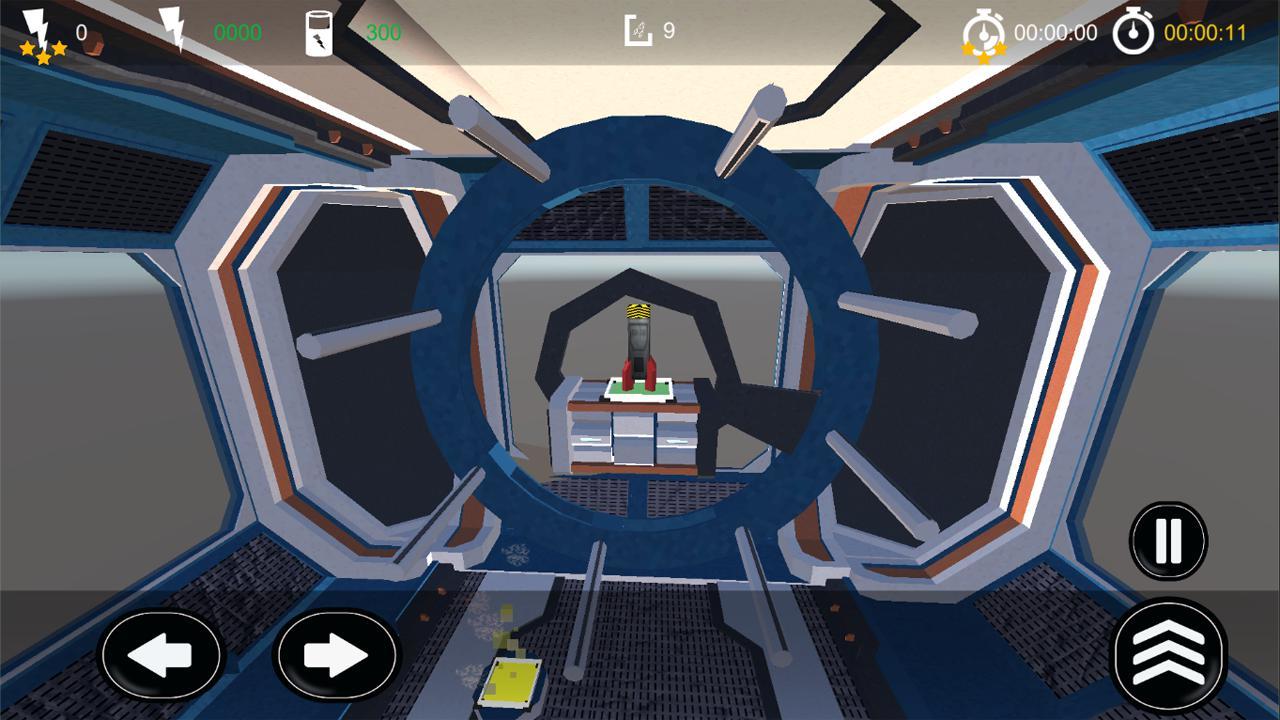
Task: Tap the yellow timer showing 00:00:11
Action: click(x=1203, y=30)
